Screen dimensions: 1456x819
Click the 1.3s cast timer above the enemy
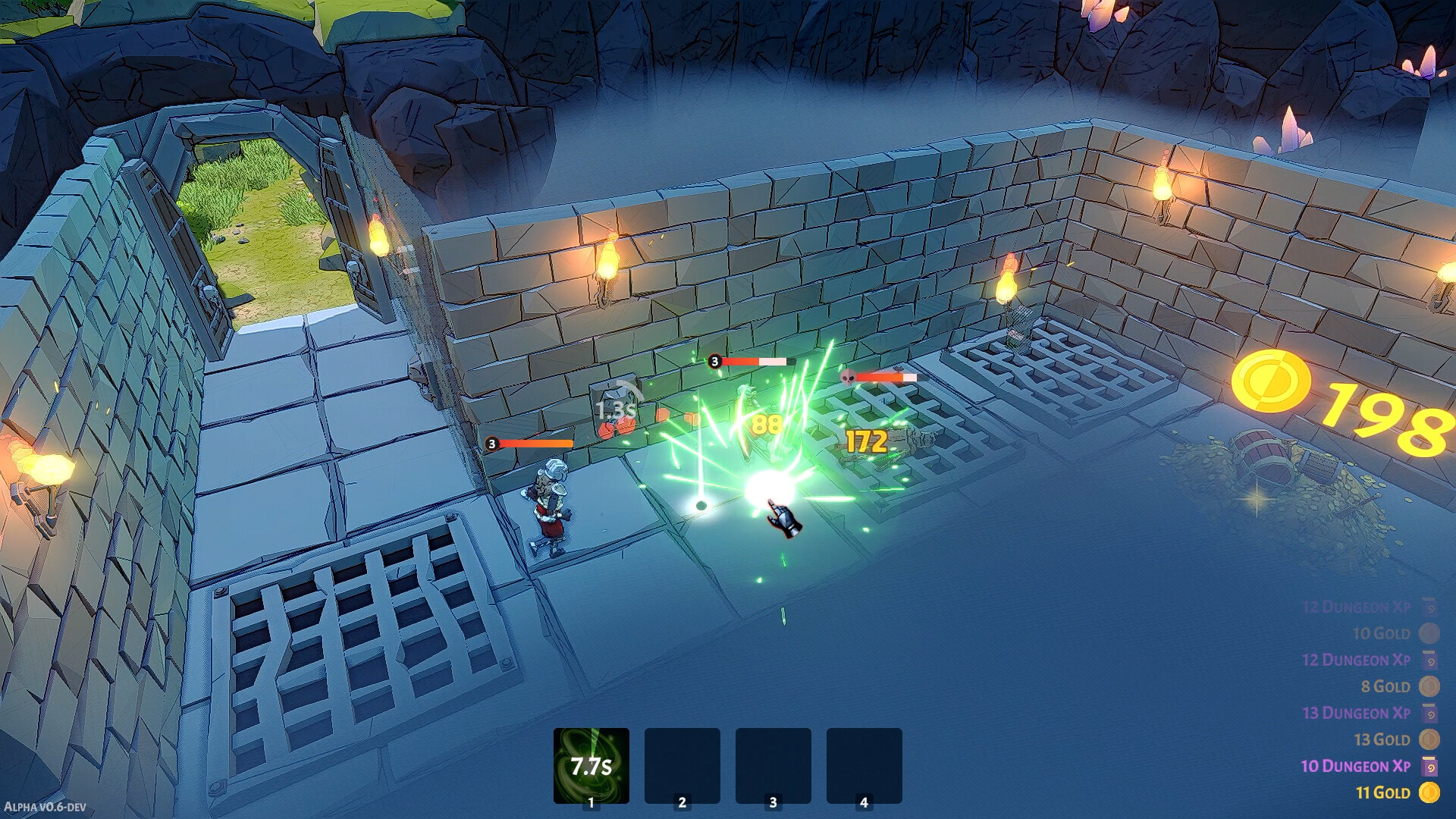[614, 408]
